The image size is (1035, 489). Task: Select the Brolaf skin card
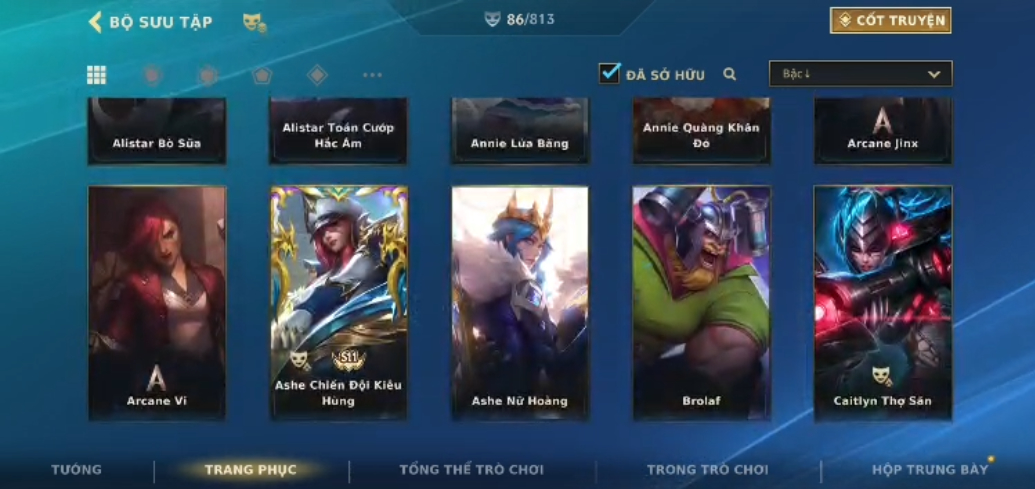coord(701,302)
